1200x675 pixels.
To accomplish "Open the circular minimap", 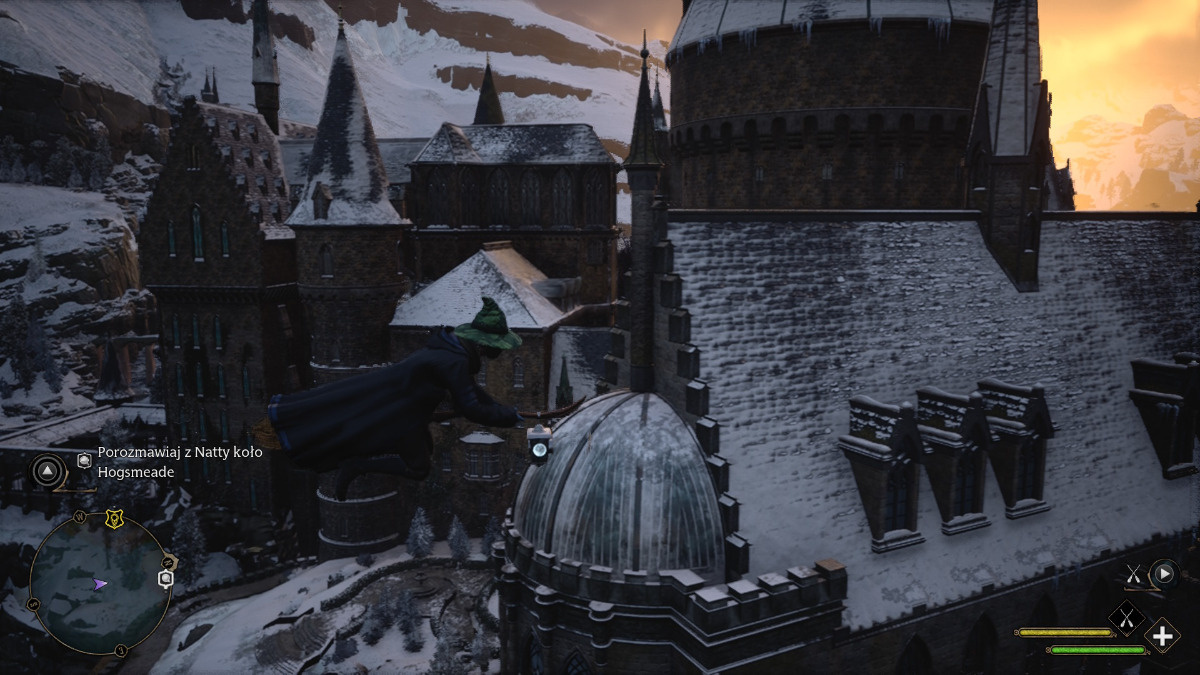I will pyautogui.click(x=98, y=583).
